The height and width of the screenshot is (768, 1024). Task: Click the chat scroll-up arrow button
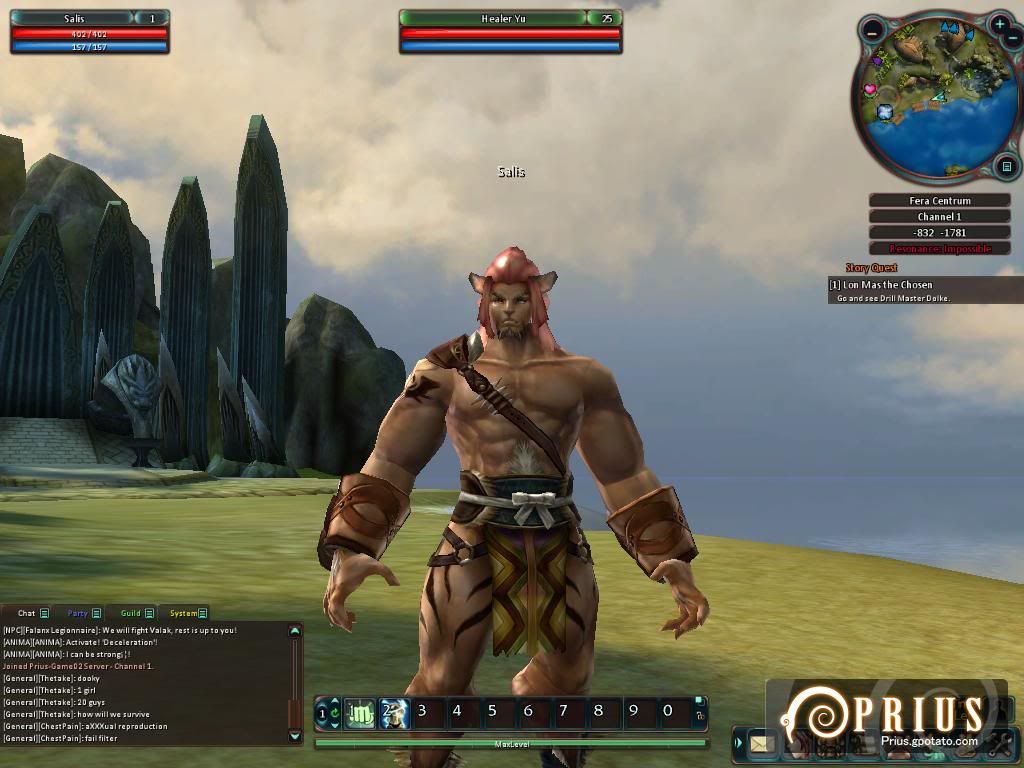[x=294, y=631]
